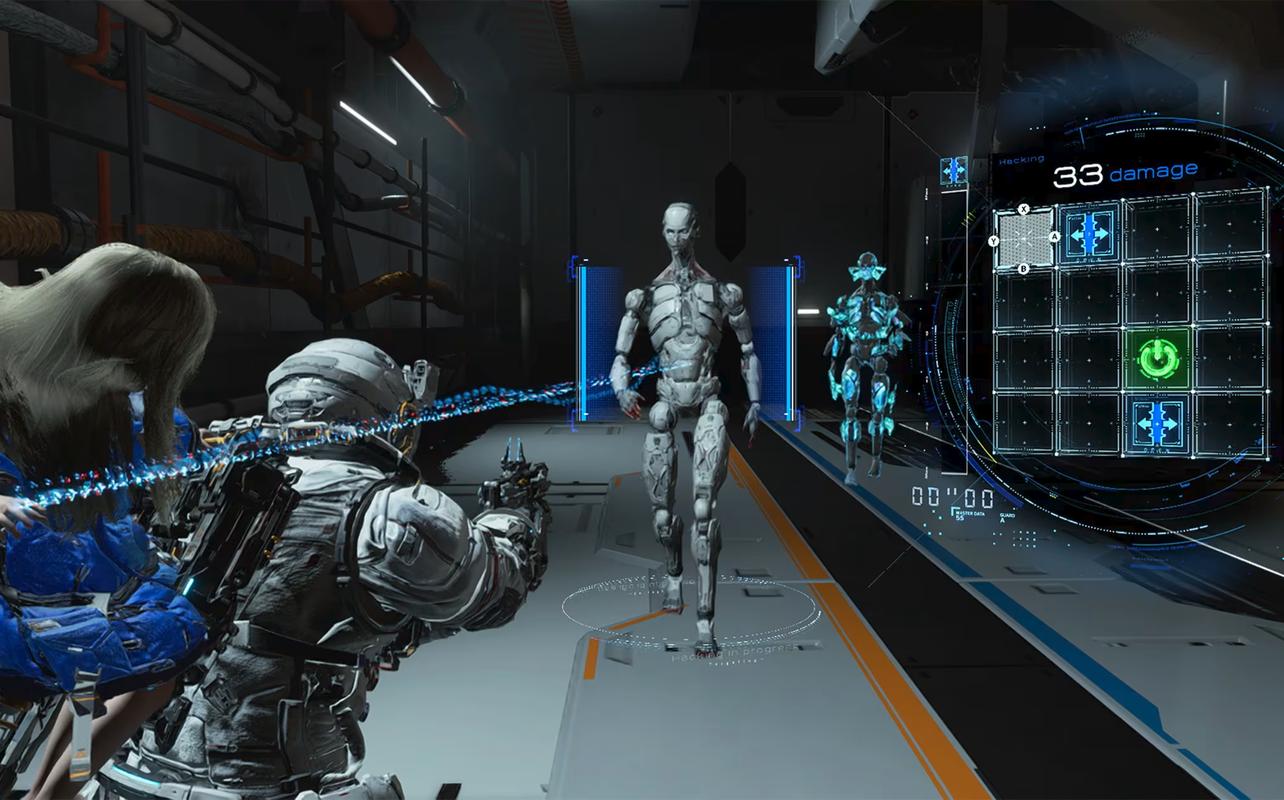Toggle the GUARD A indicator

(1006, 517)
